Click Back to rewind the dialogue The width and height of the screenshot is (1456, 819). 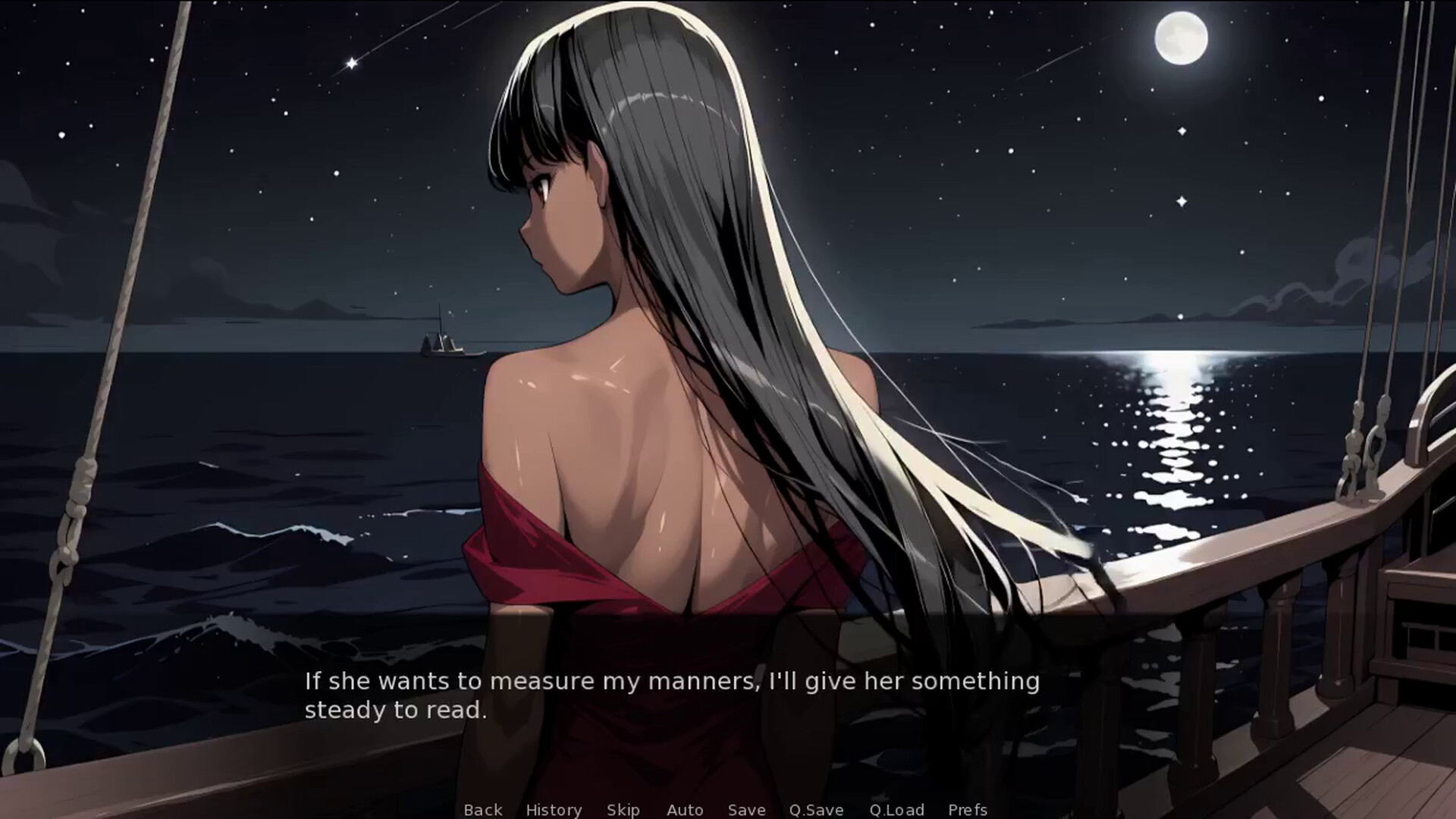point(482,810)
